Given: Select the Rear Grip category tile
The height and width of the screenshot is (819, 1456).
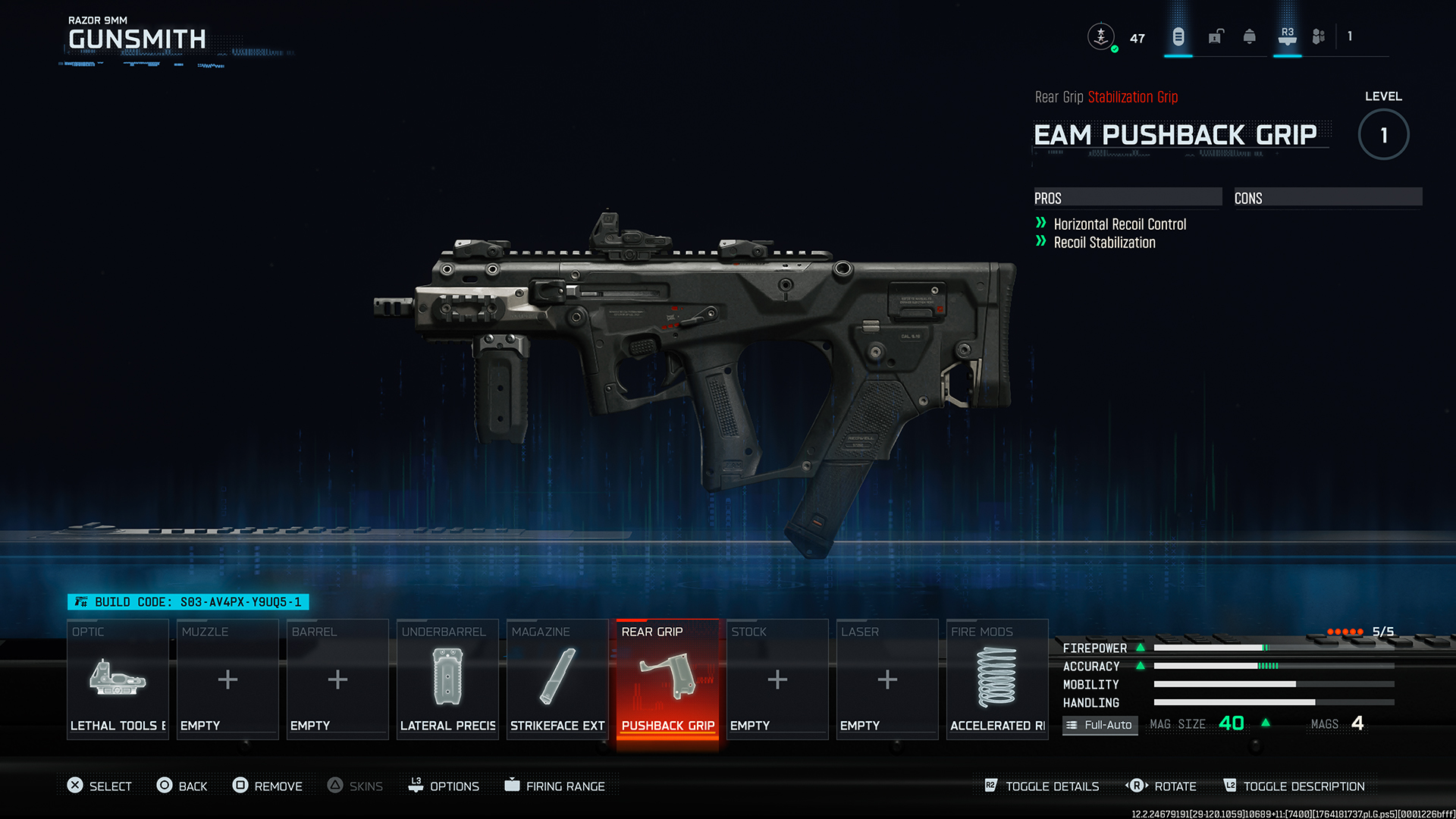Looking at the screenshot, I should tap(667, 679).
